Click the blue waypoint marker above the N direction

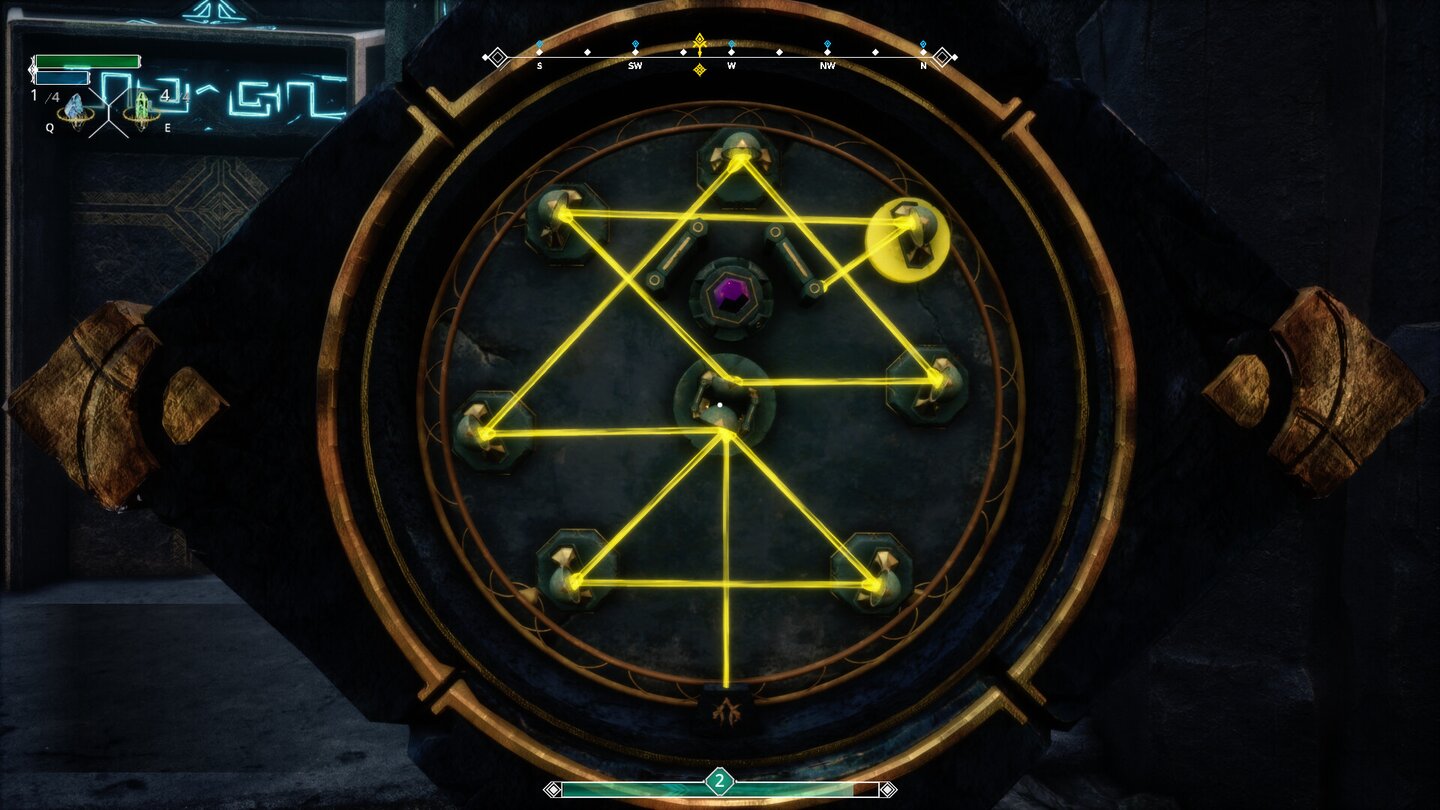tap(921, 43)
